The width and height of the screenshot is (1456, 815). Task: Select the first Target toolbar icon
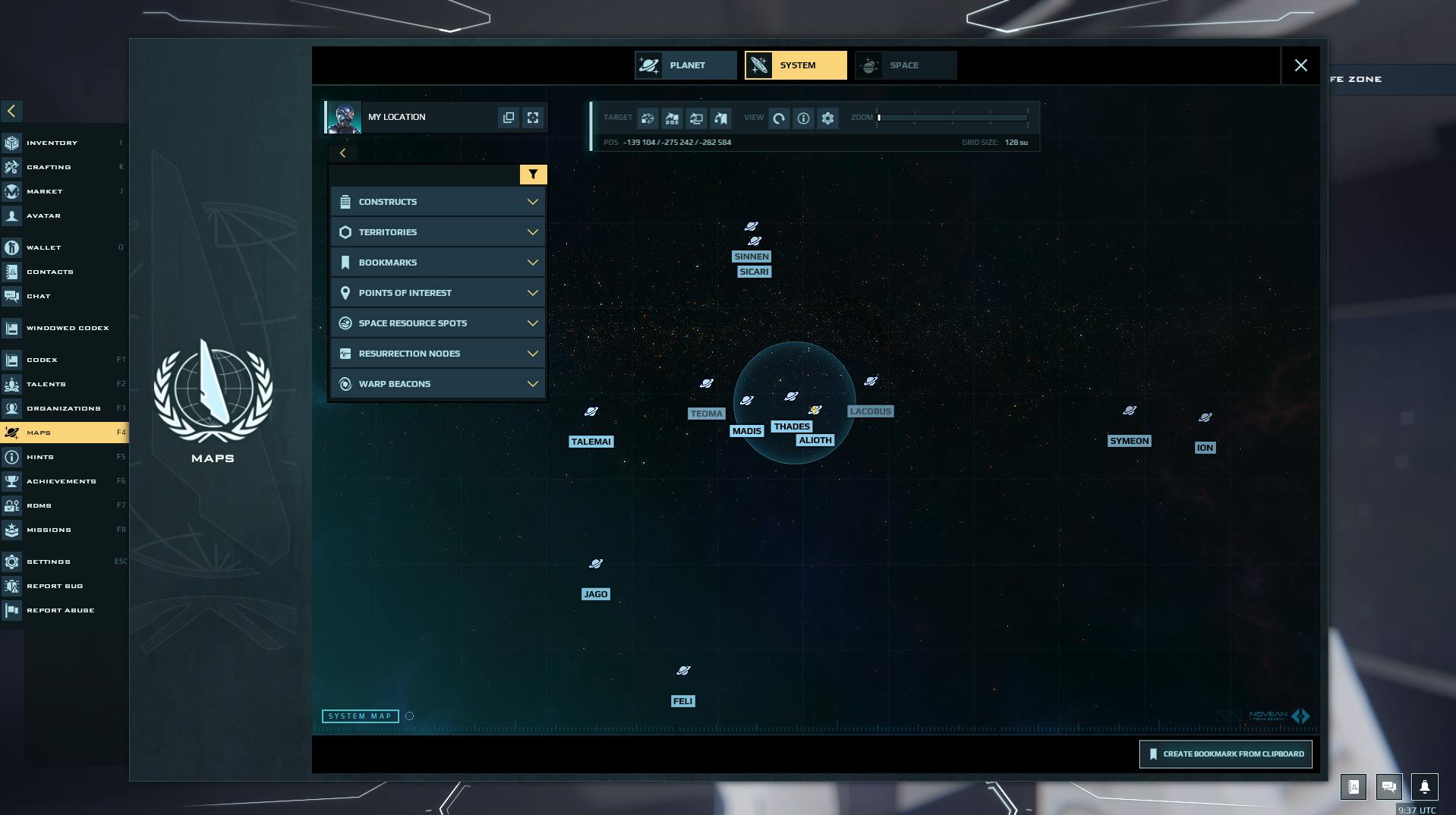[x=647, y=118]
